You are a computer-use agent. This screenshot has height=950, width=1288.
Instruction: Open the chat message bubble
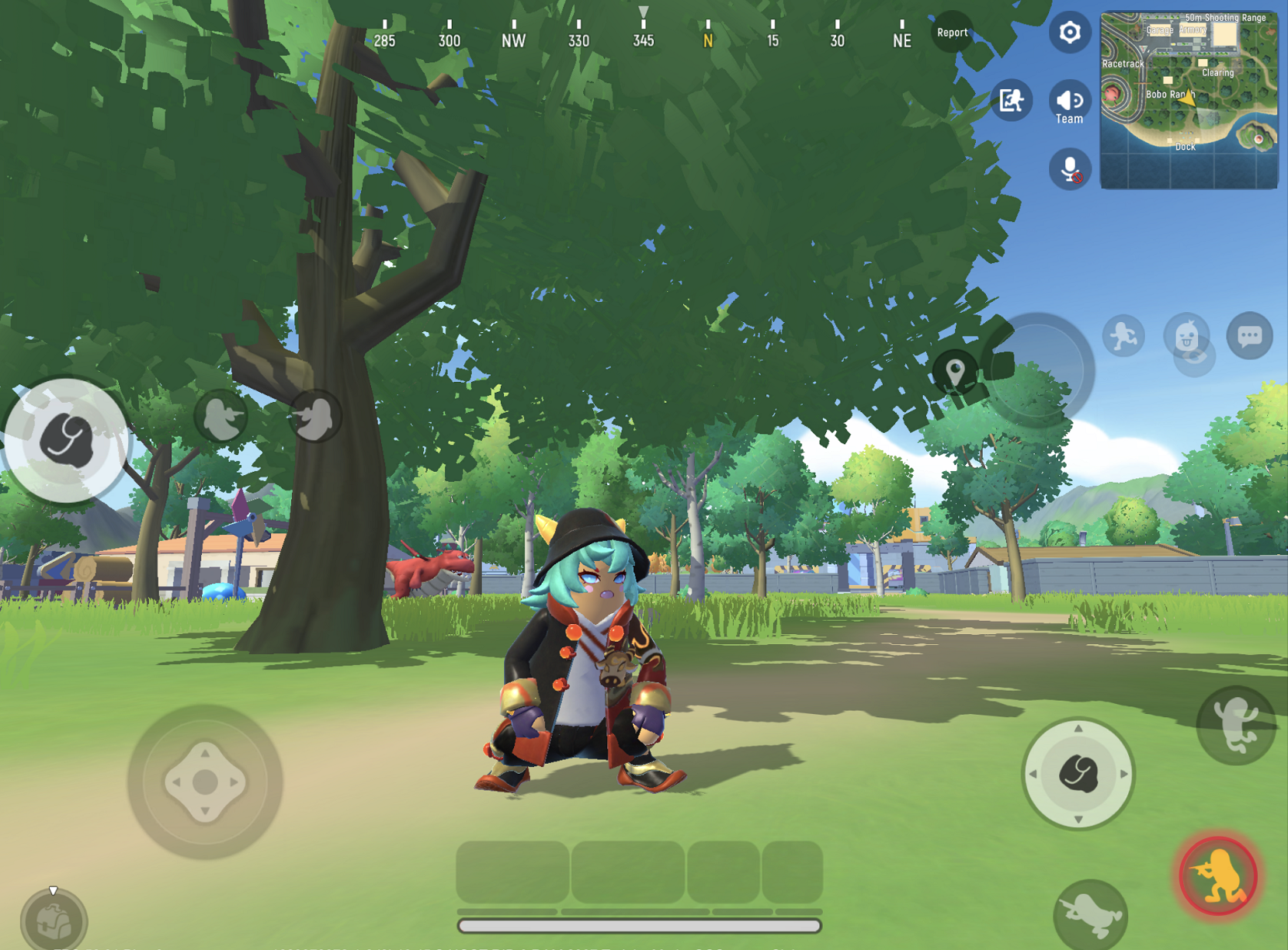tap(1250, 335)
